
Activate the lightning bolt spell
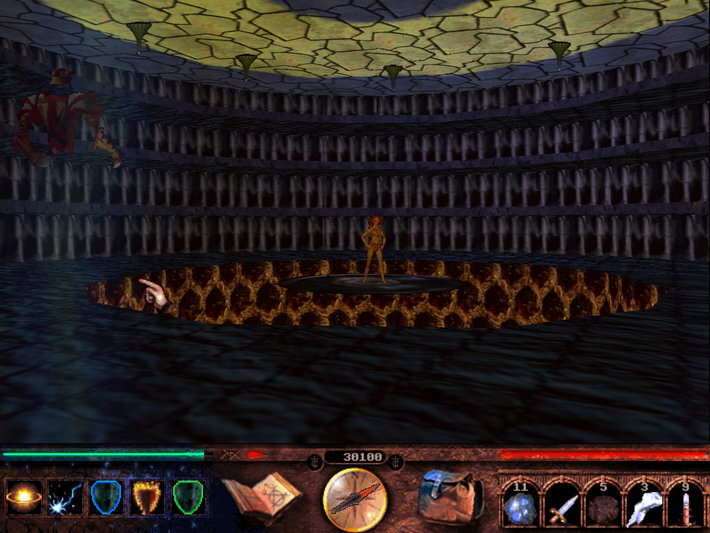tap(65, 497)
